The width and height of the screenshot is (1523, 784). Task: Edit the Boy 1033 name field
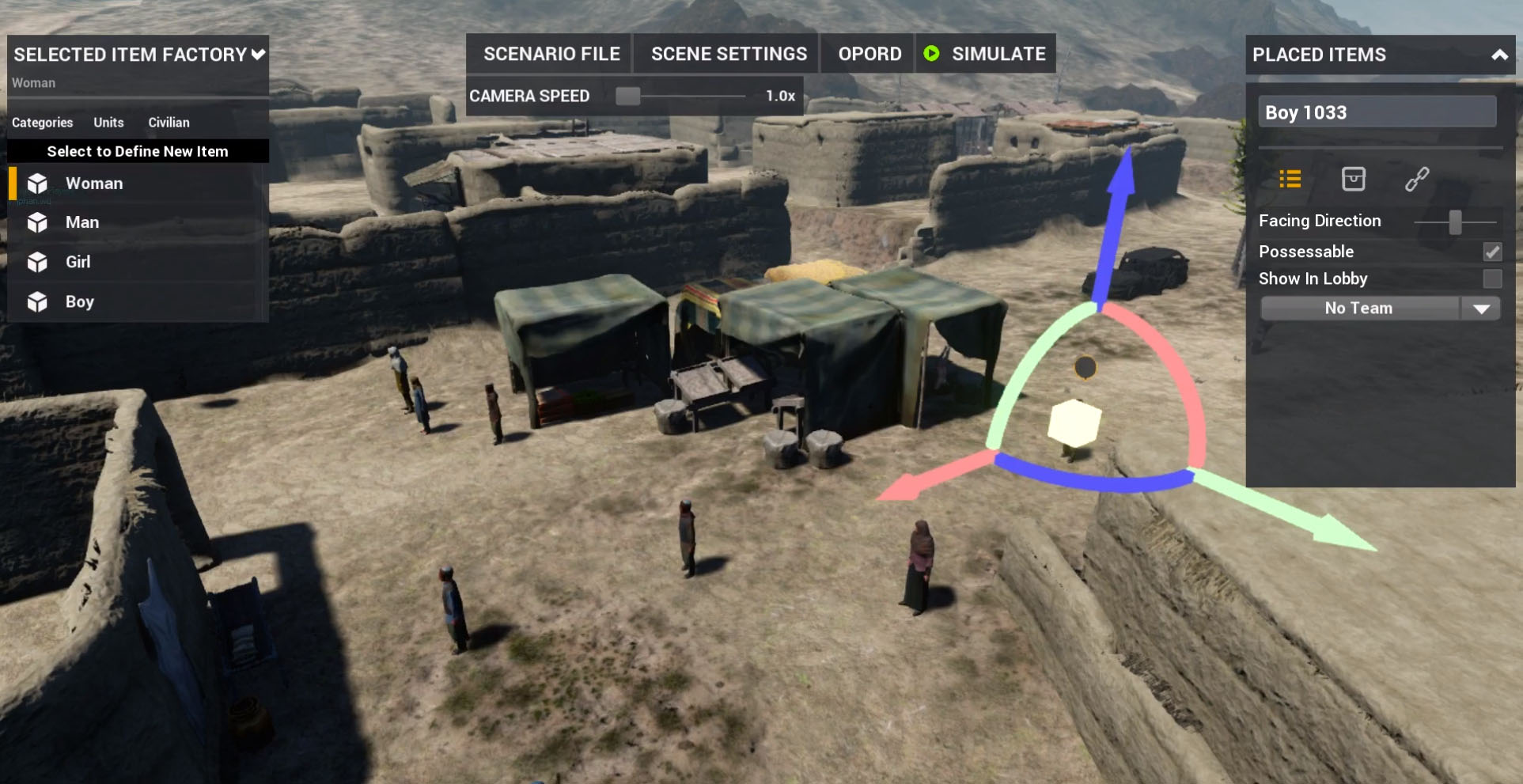1377,112
